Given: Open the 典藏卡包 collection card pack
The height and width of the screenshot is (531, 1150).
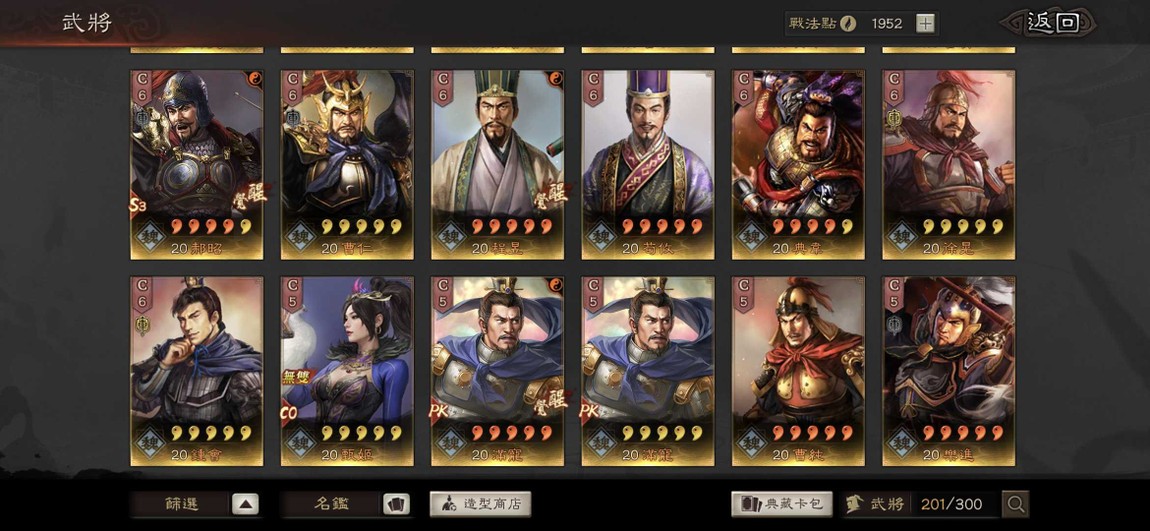Looking at the screenshot, I should (781, 504).
